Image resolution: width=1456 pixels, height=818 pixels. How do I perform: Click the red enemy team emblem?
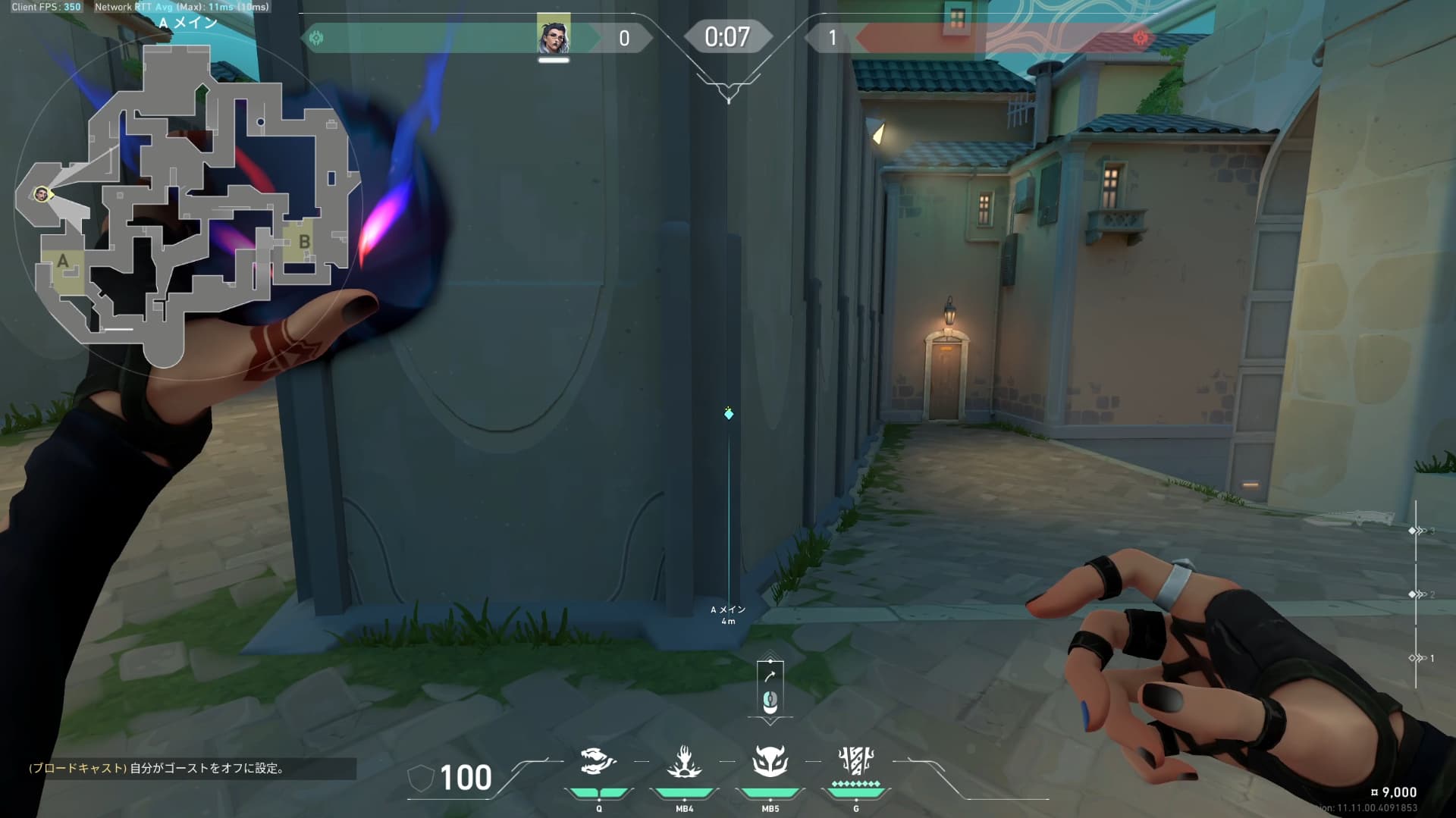point(1140,38)
